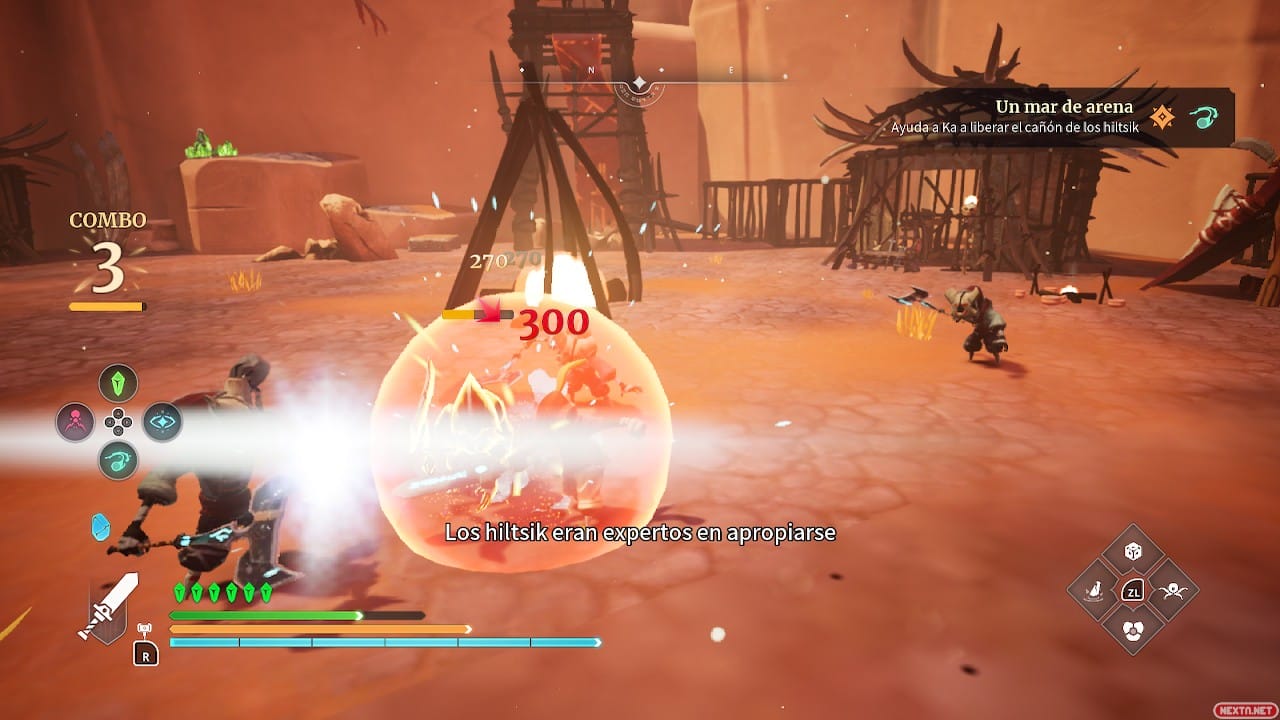Choose the flower petal wheel slot
The height and width of the screenshot is (720, 1280).
(x=1133, y=629)
